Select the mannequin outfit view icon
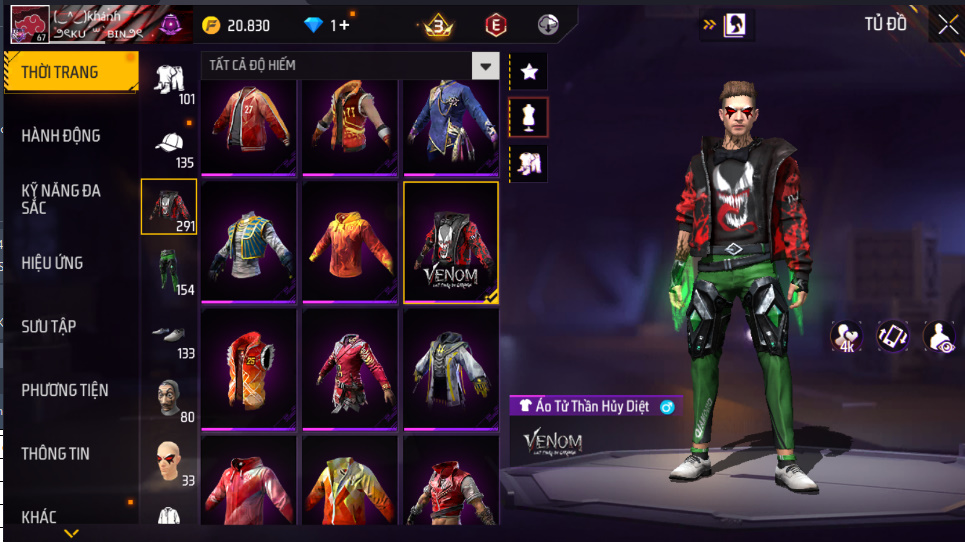The width and height of the screenshot is (965, 542). pyautogui.click(x=529, y=117)
